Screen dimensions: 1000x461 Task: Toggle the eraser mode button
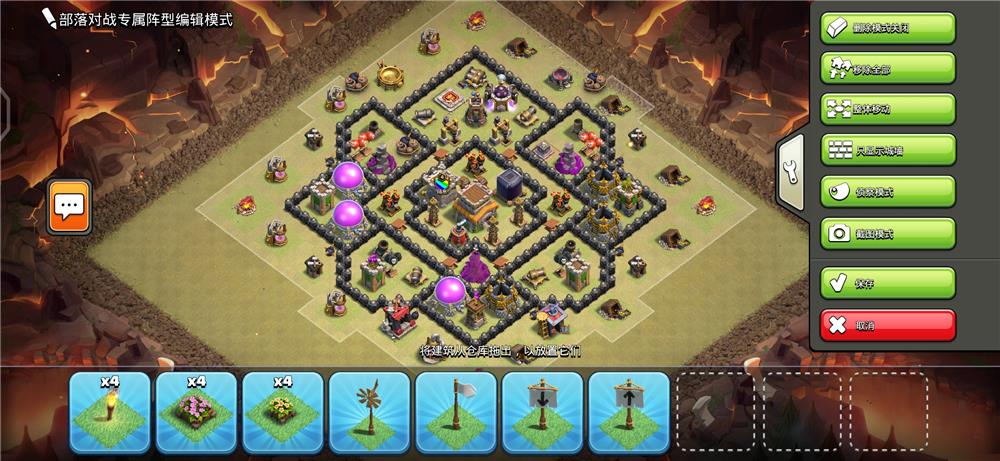click(887, 28)
